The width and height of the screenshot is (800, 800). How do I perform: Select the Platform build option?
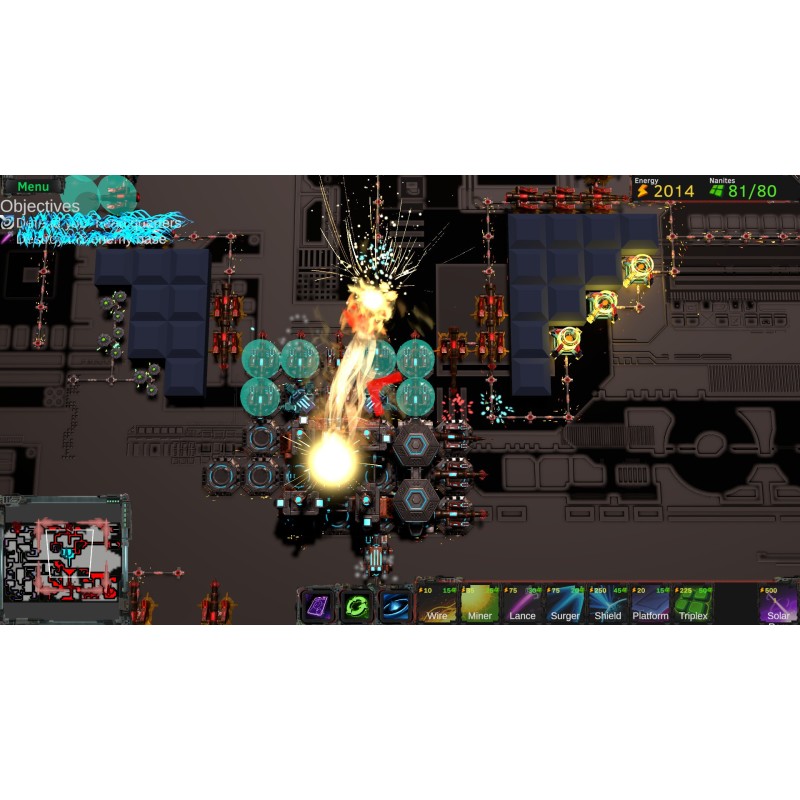click(x=650, y=604)
